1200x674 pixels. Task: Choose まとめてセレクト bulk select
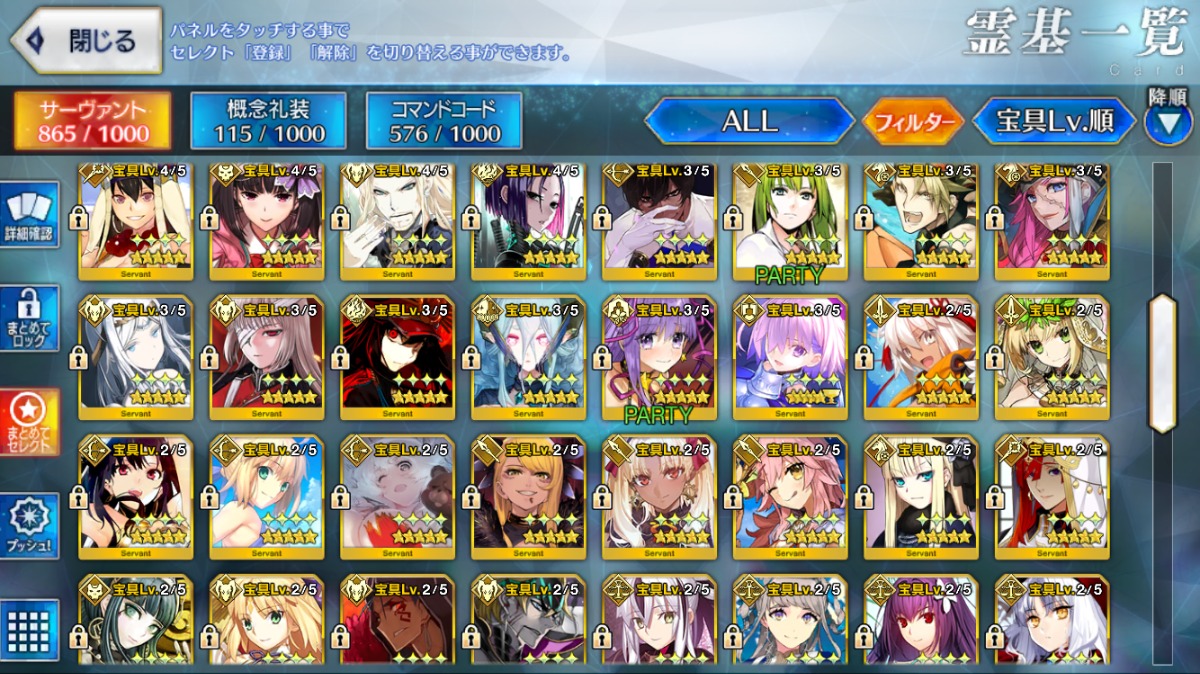click(30, 422)
